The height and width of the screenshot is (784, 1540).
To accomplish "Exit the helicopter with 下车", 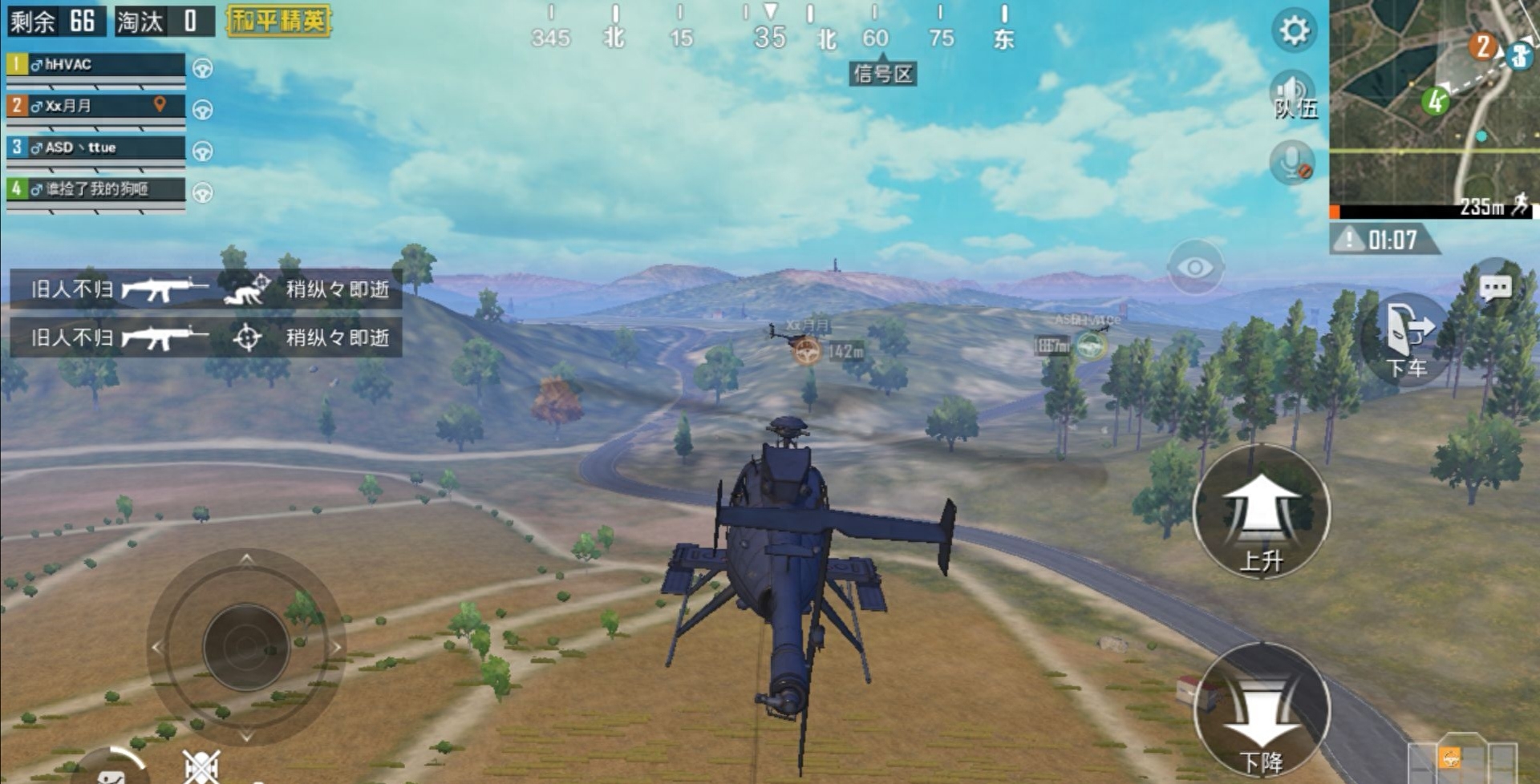I will point(1408,339).
